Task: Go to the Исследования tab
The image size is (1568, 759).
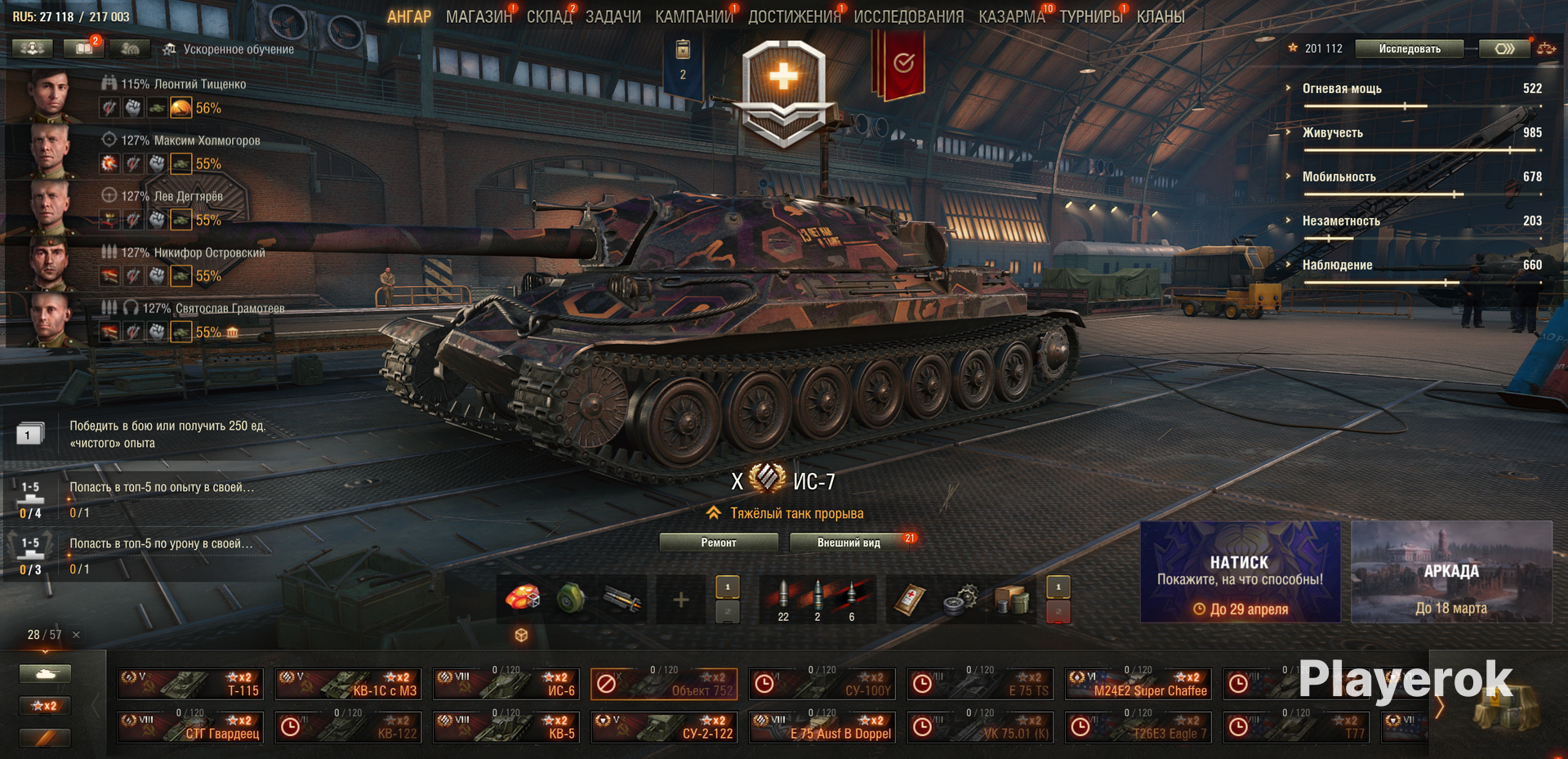Action: (908, 16)
